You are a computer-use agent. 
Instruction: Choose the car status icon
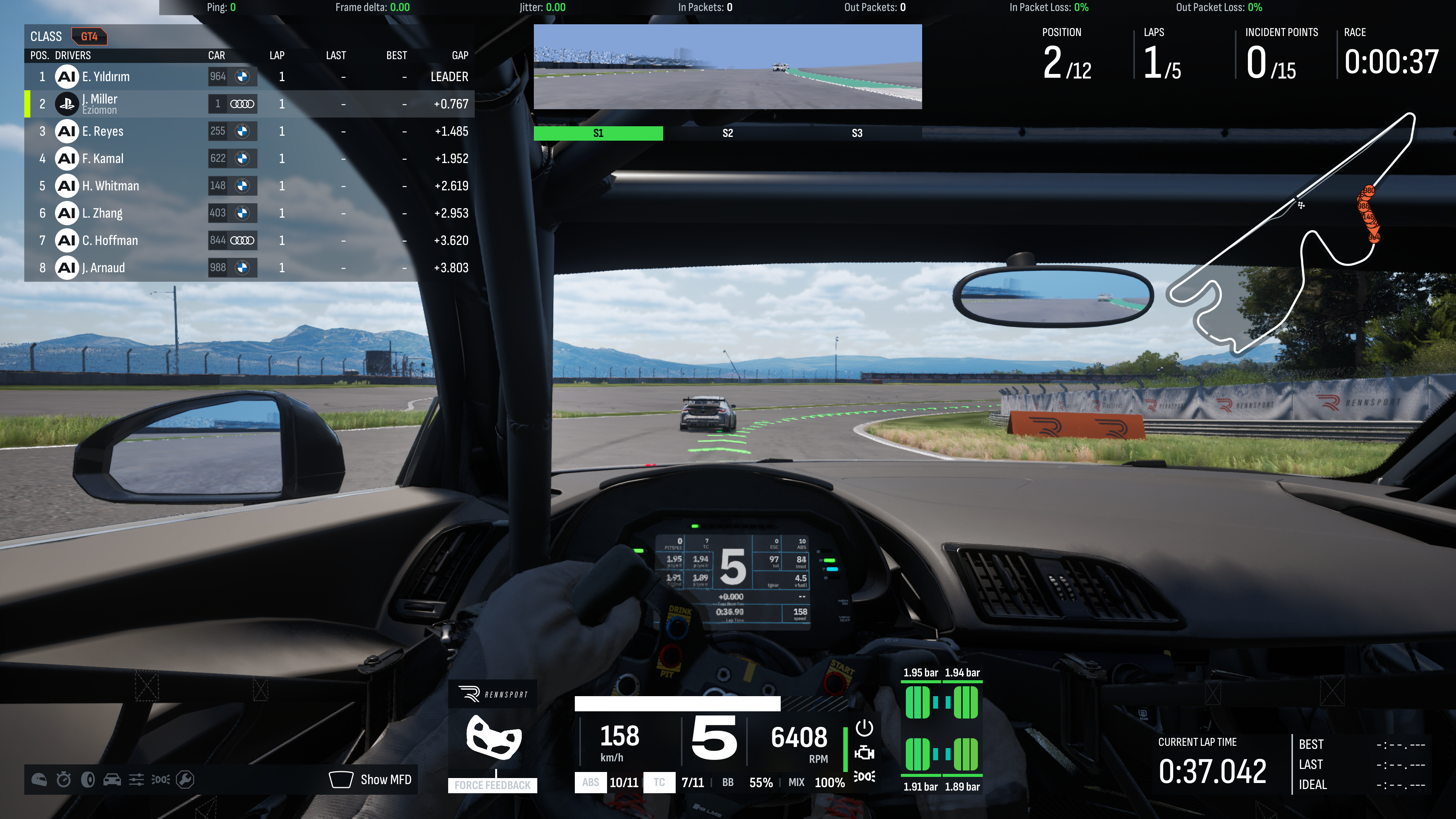(112, 780)
